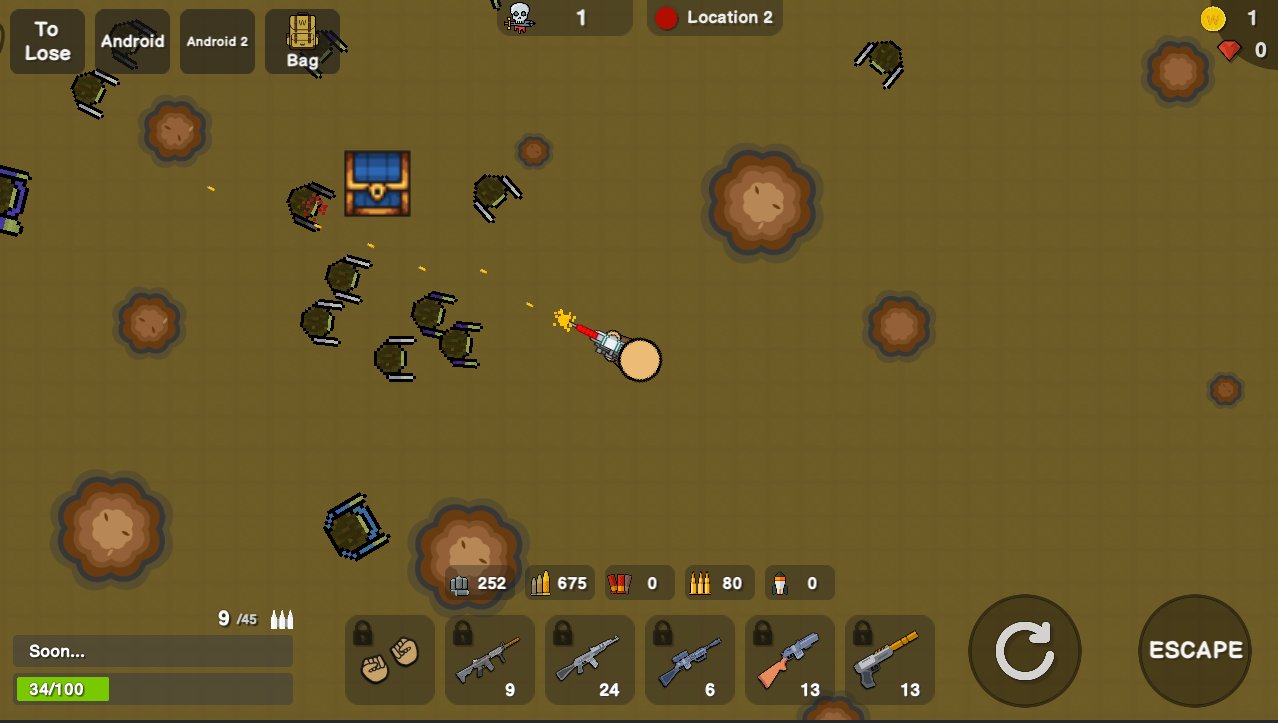
Task: Select the orange-stock shotgun slot
Action: point(790,660)
